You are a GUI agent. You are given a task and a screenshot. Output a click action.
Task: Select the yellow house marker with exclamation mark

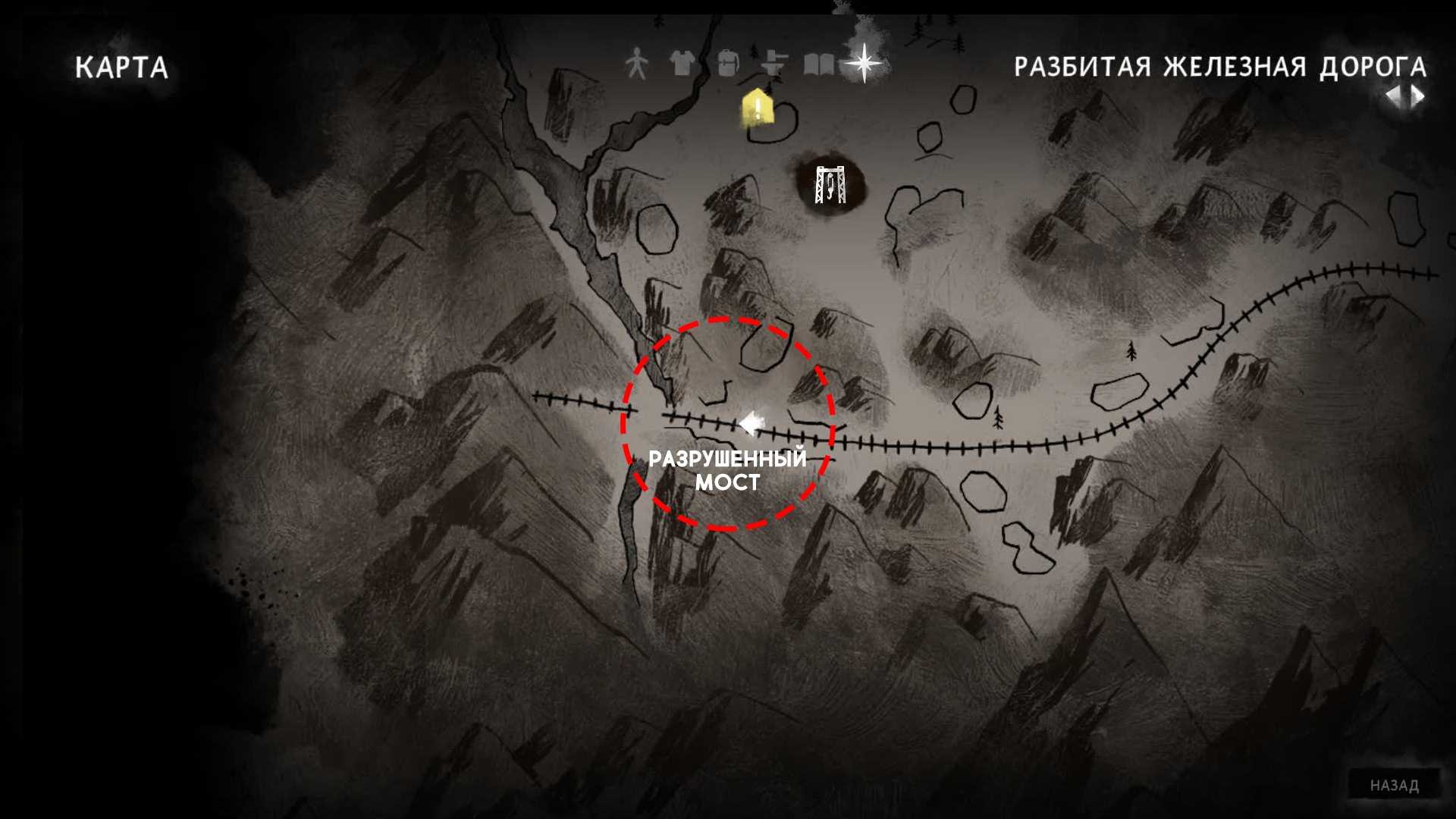(756, 107)
